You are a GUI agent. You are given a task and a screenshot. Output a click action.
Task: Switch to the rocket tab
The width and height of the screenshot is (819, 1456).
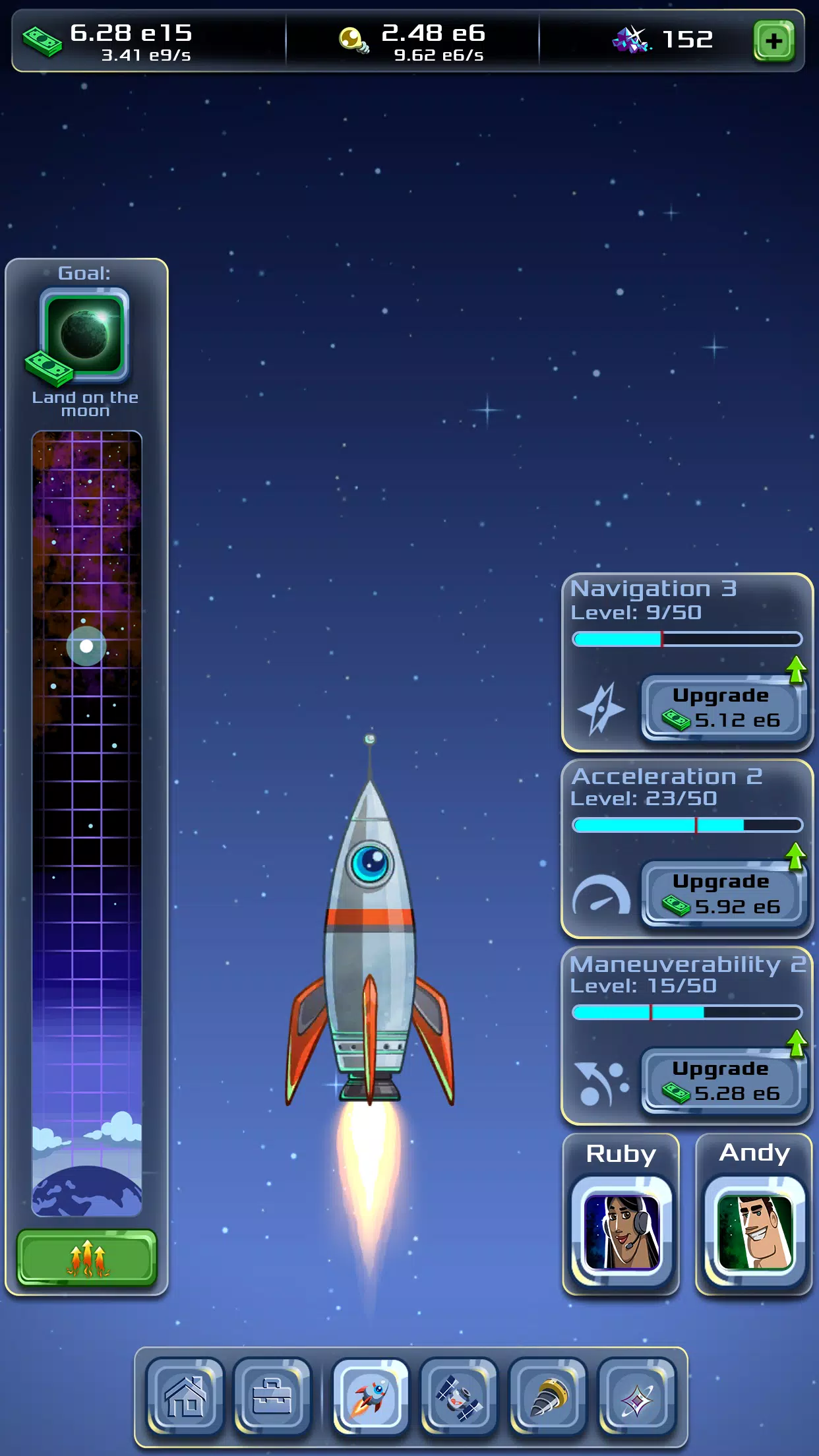(371, 1397)
